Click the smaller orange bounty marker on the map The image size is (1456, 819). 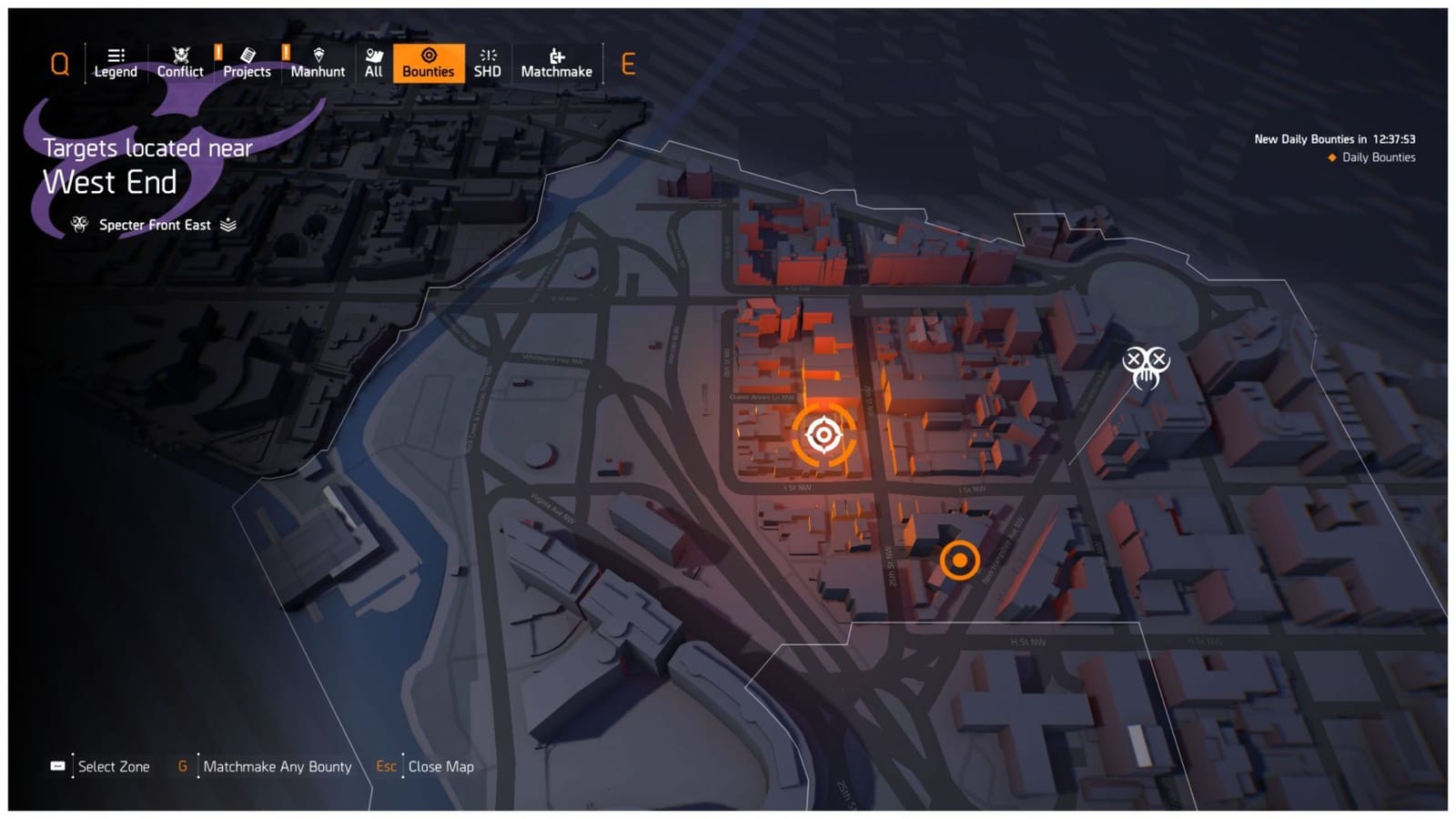pyautogui.click(x=961, y=561)
